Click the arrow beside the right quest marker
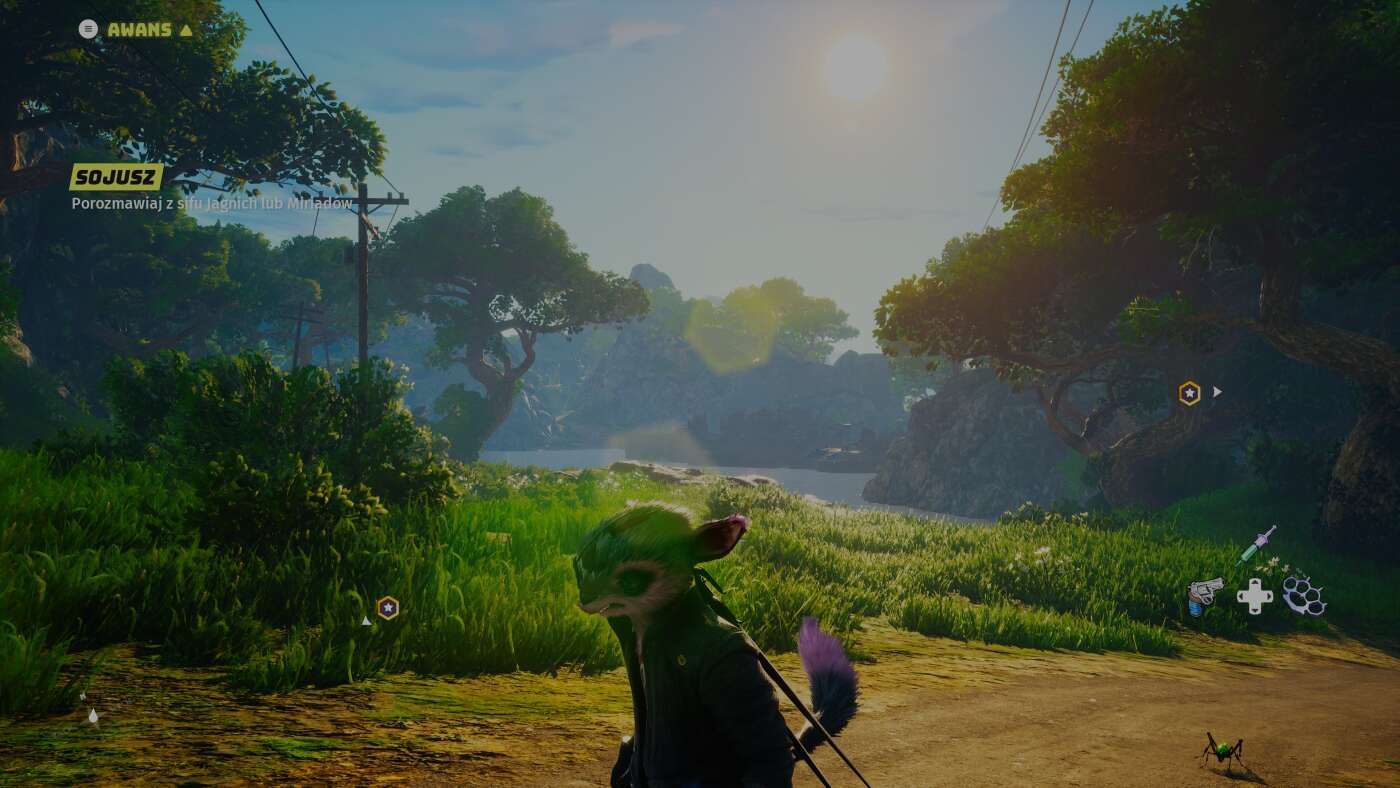Image resolution: width=1400 pixels, height=788 pixels. [x=1216, y=392]
